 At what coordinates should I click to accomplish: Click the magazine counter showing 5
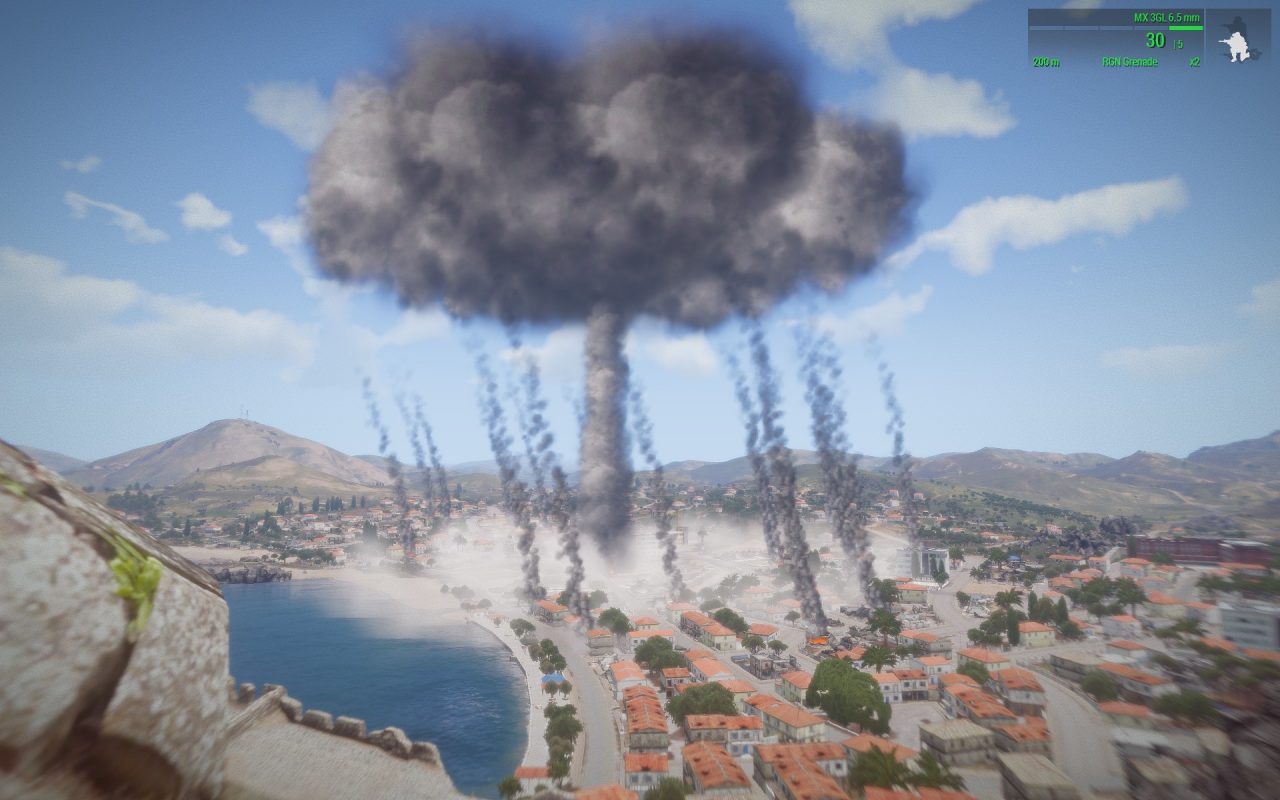1177,44
